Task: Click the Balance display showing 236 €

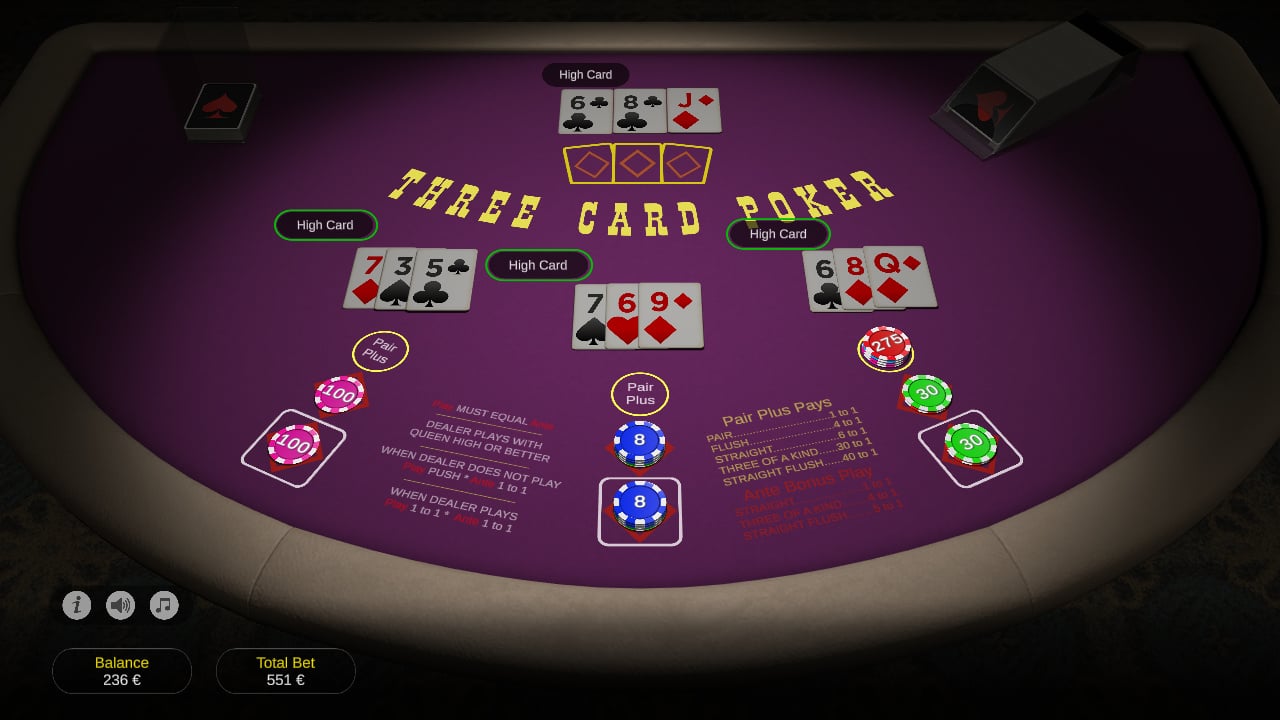Action: (x=122, y=670)
